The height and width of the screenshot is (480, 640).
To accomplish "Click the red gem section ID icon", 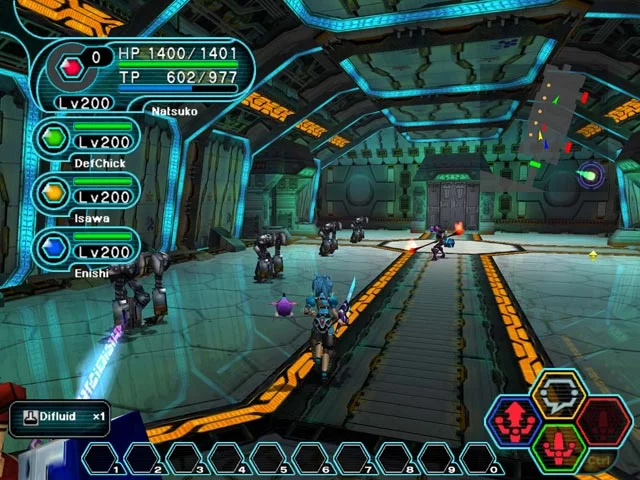I will tap(71, 69).
